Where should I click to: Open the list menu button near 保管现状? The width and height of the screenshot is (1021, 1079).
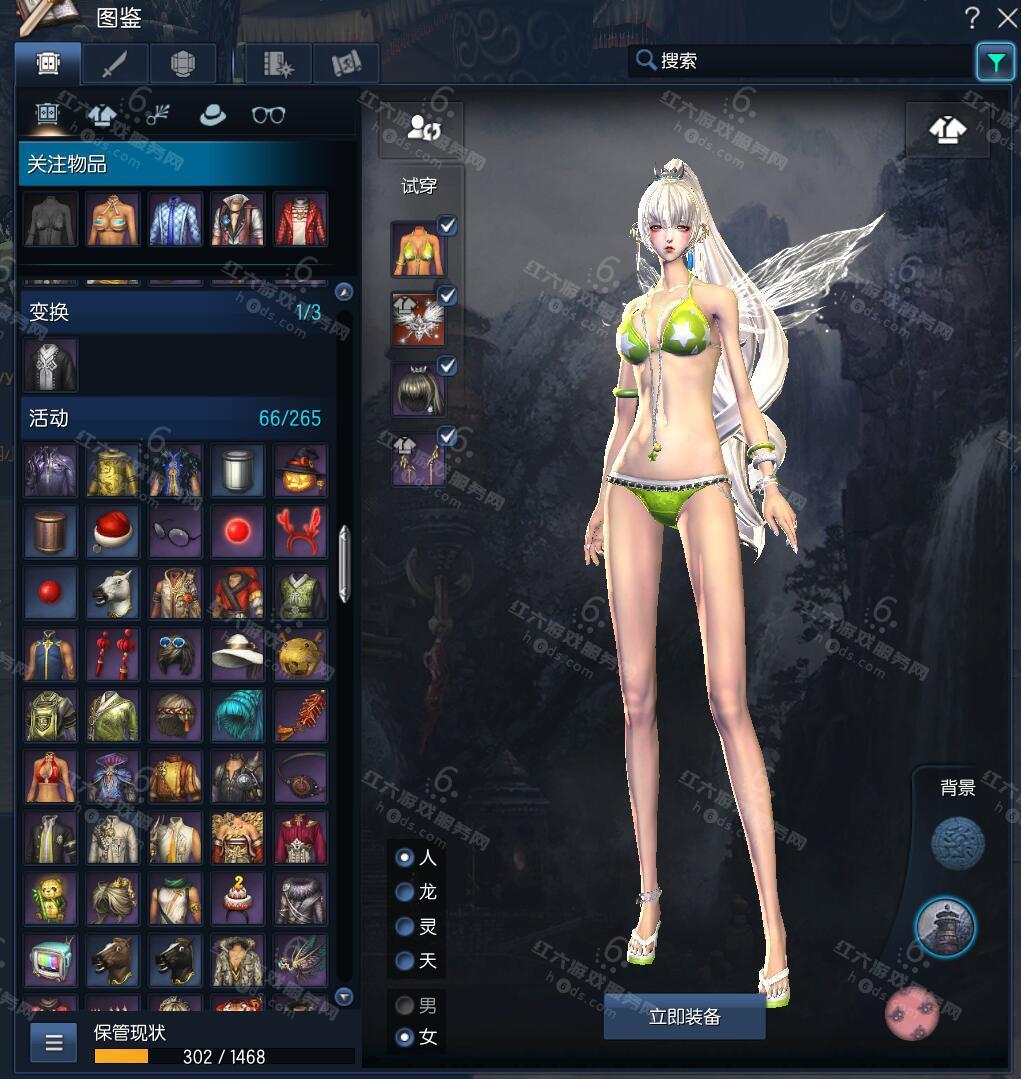pos(54,1043)
